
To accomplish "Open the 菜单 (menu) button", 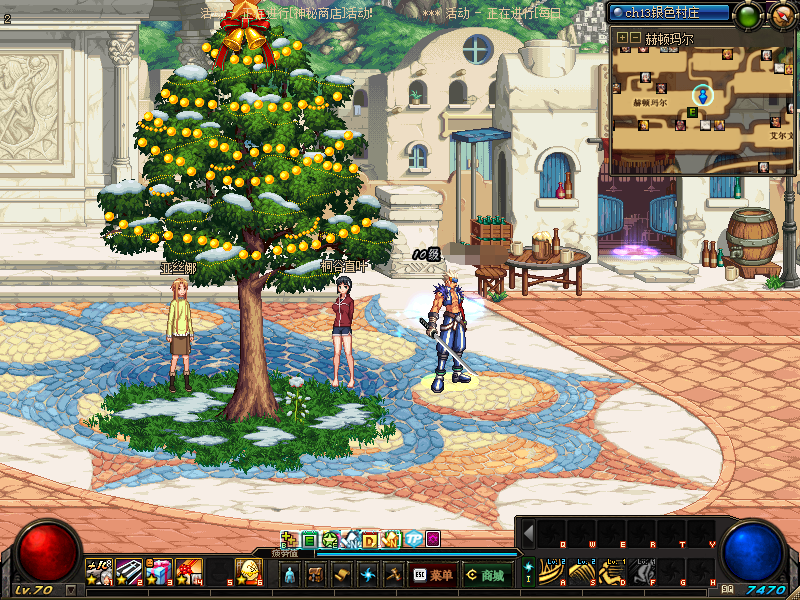I will (434, 574).
